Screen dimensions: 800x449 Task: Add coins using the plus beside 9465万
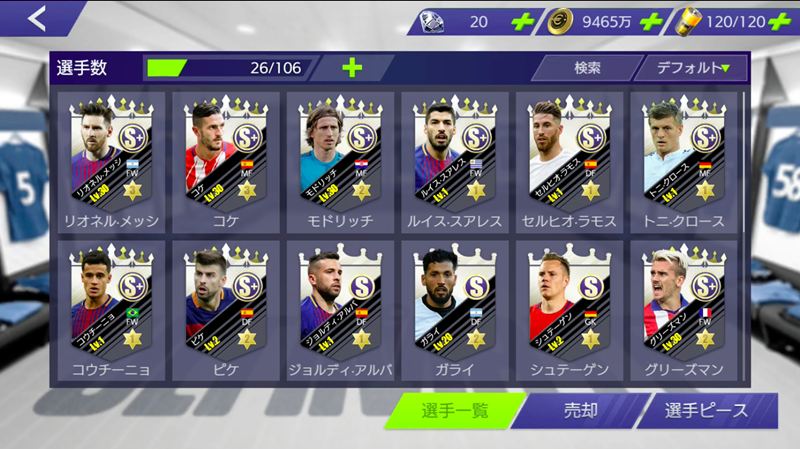point(649,21)
